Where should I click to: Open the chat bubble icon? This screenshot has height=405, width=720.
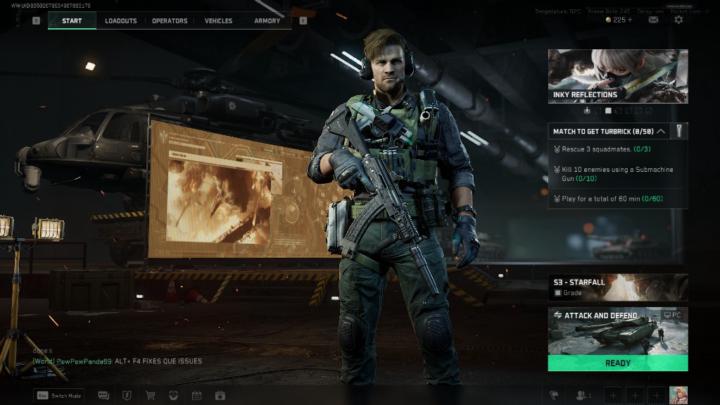click(x=101, y=395)
